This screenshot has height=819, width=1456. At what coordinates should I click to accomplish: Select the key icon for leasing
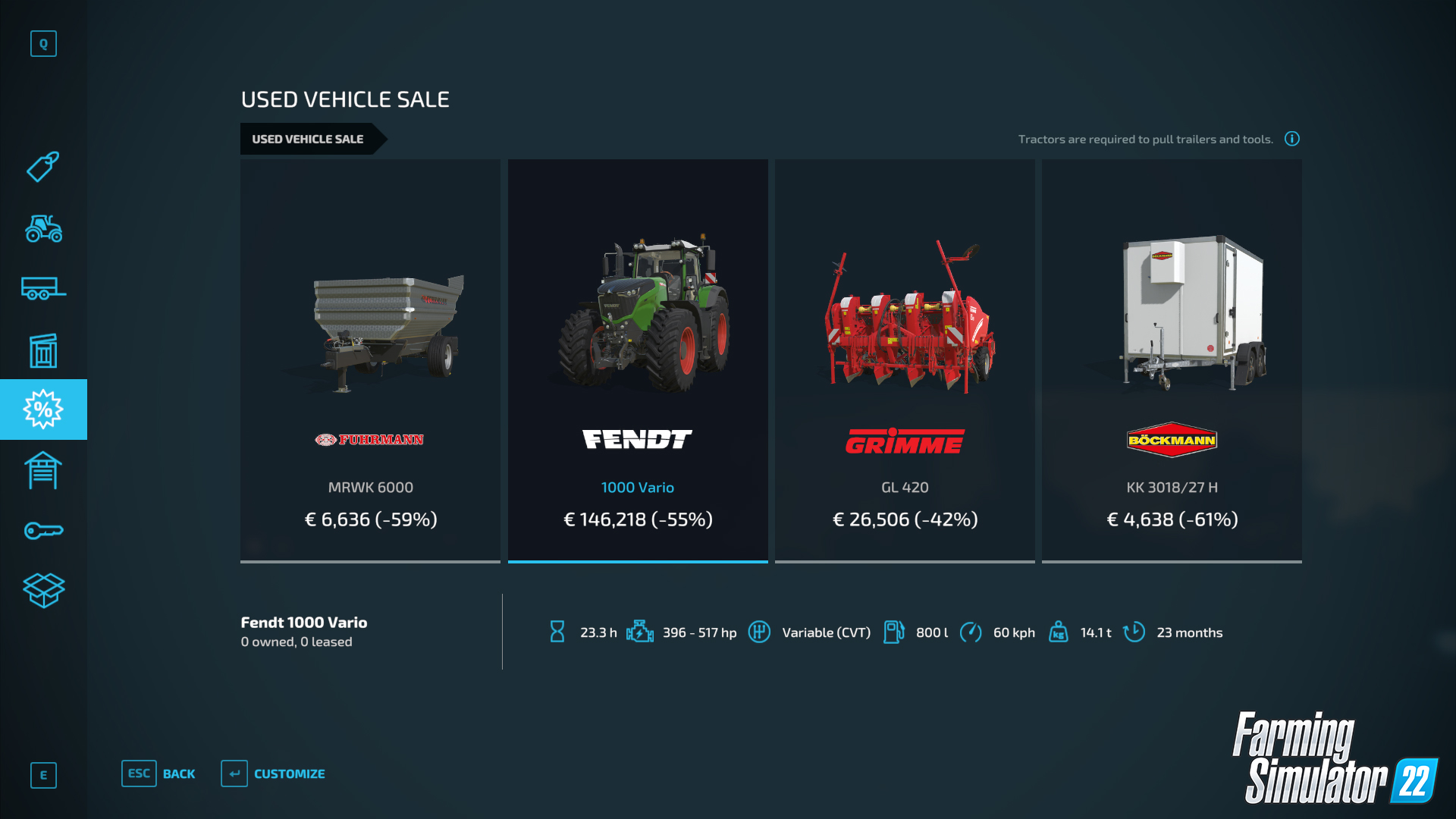[x=43, y=529]
